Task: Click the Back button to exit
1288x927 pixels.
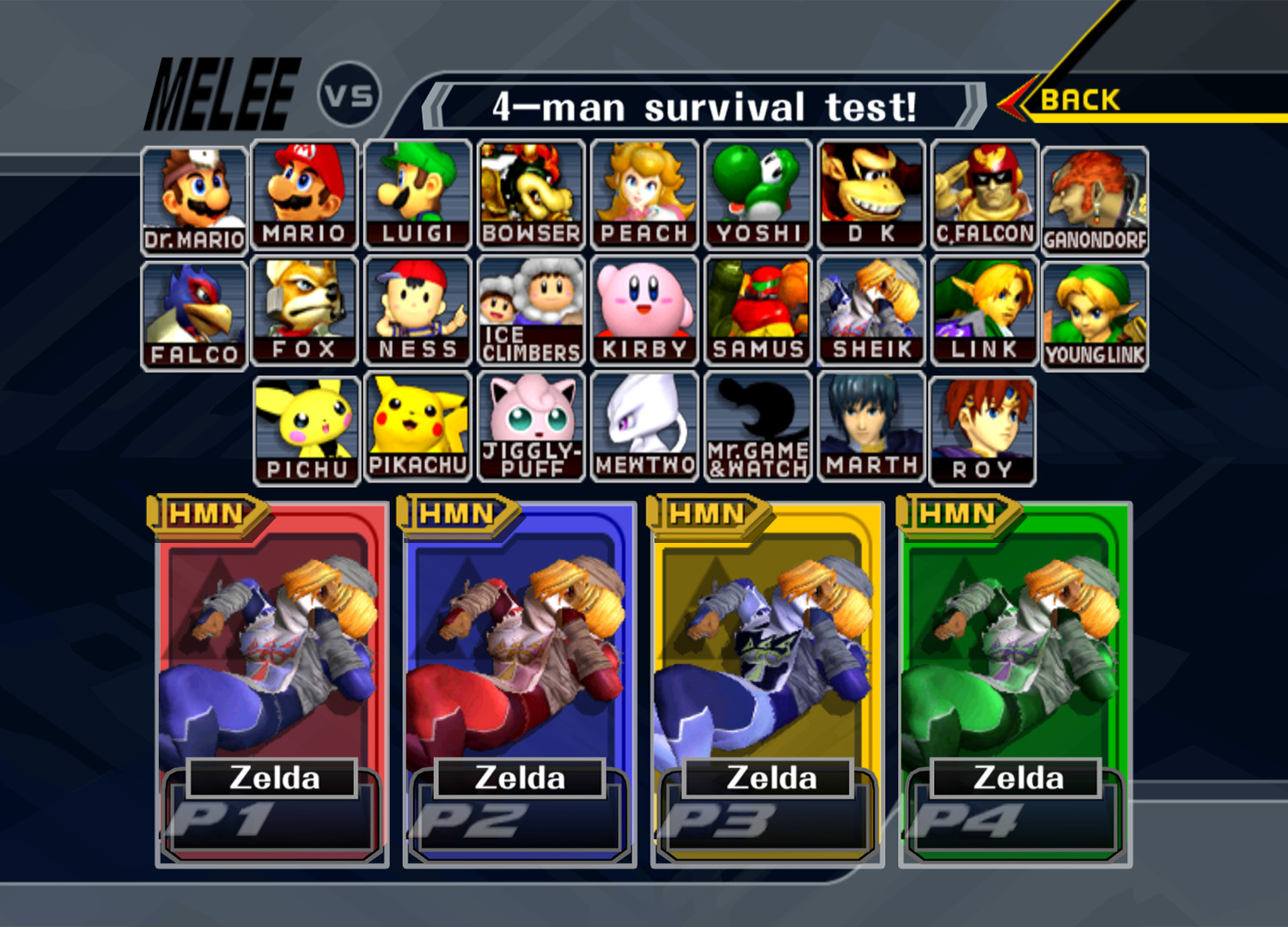Action: point(1078,101)
